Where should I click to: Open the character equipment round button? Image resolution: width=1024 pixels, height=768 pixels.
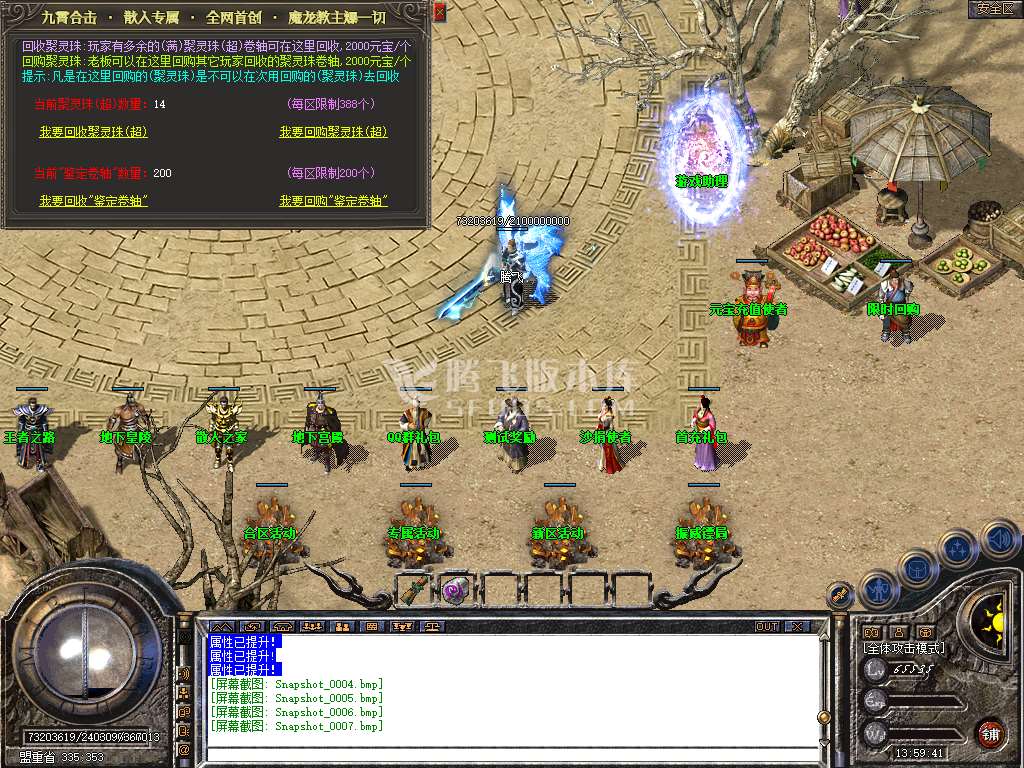[877, 589]
